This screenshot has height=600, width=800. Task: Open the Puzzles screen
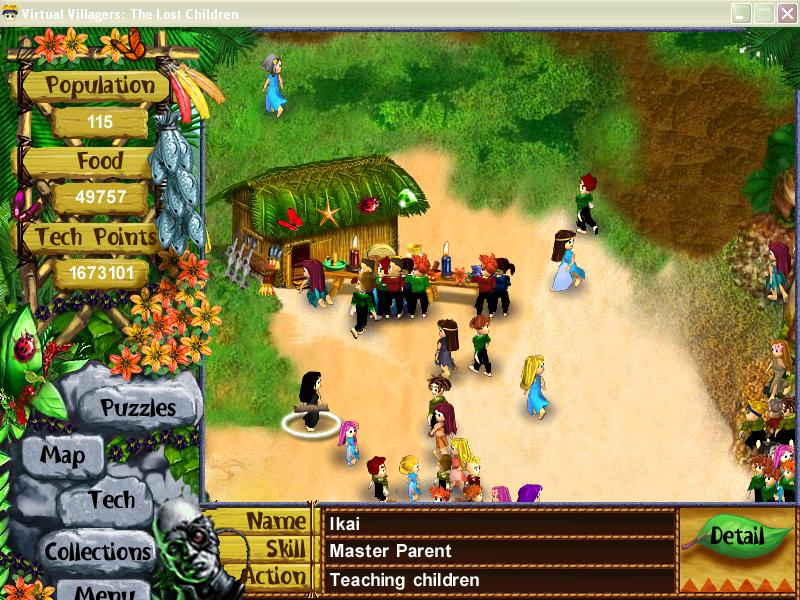138,408
